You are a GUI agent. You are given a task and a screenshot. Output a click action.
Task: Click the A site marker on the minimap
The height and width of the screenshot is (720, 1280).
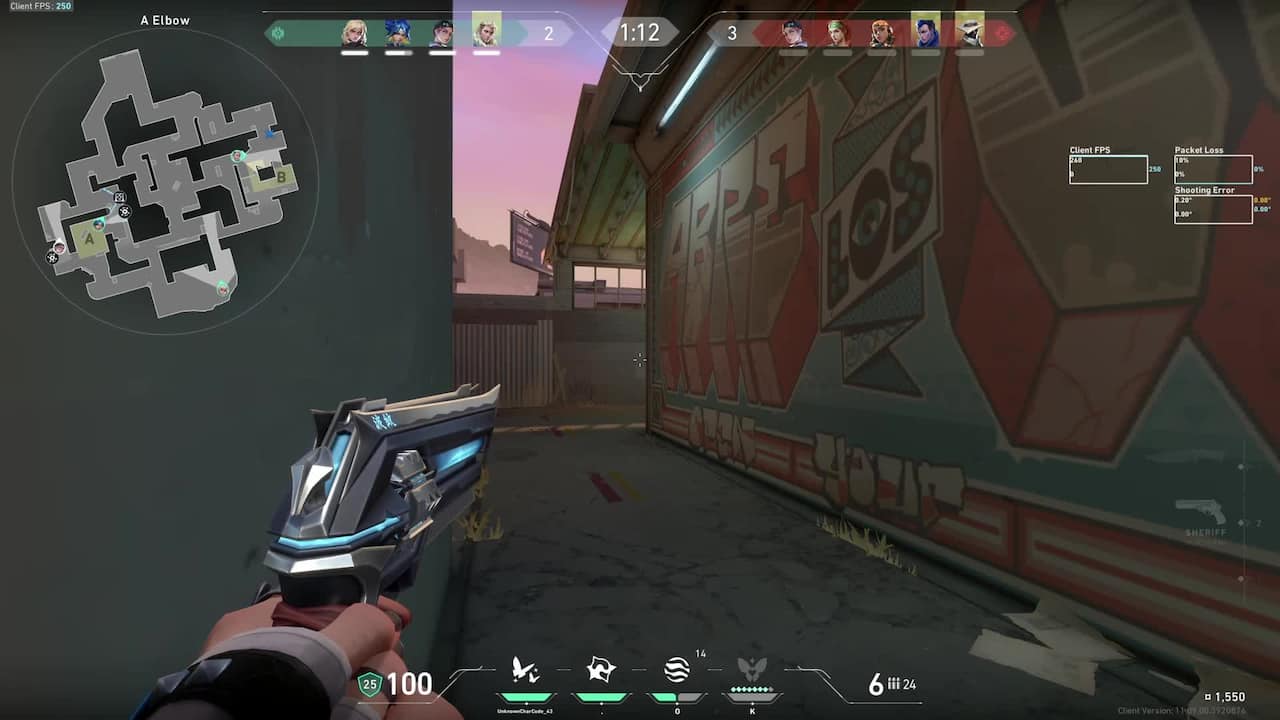(x=88, y=240)
